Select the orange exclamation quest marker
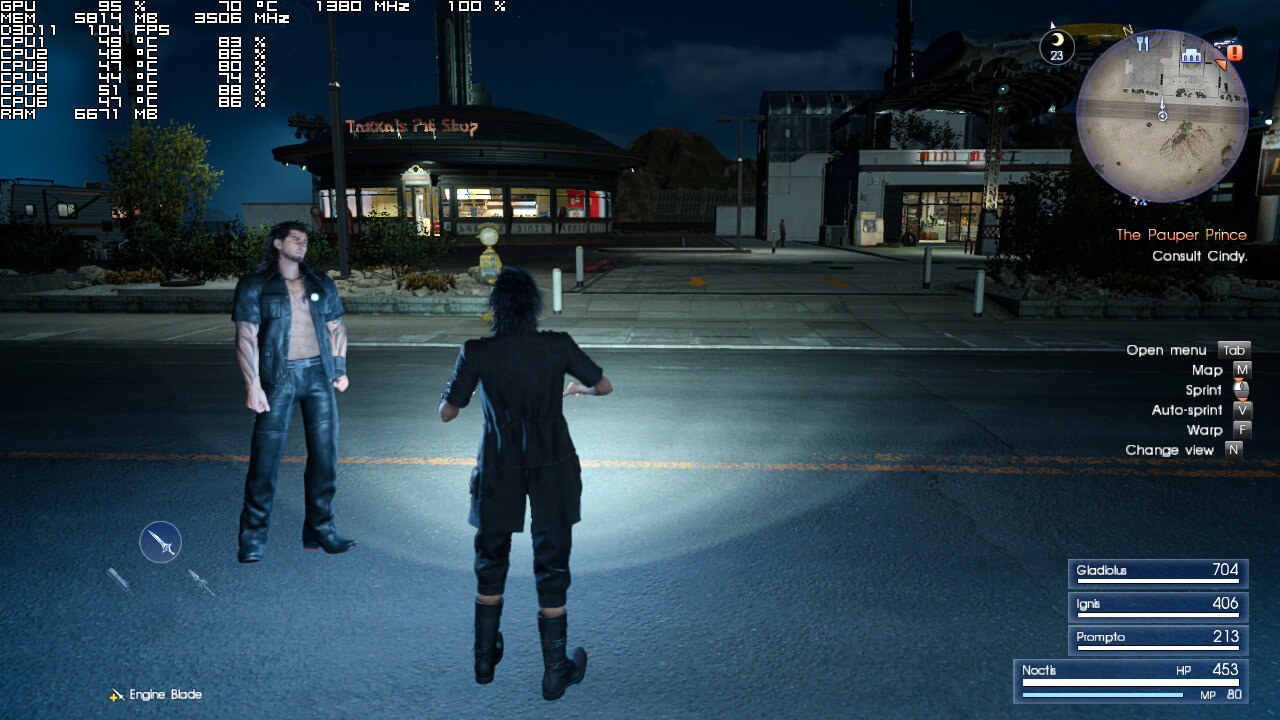Image resolution: width=1280 pixels, height=720 pixels. [x=1235, y=52]
